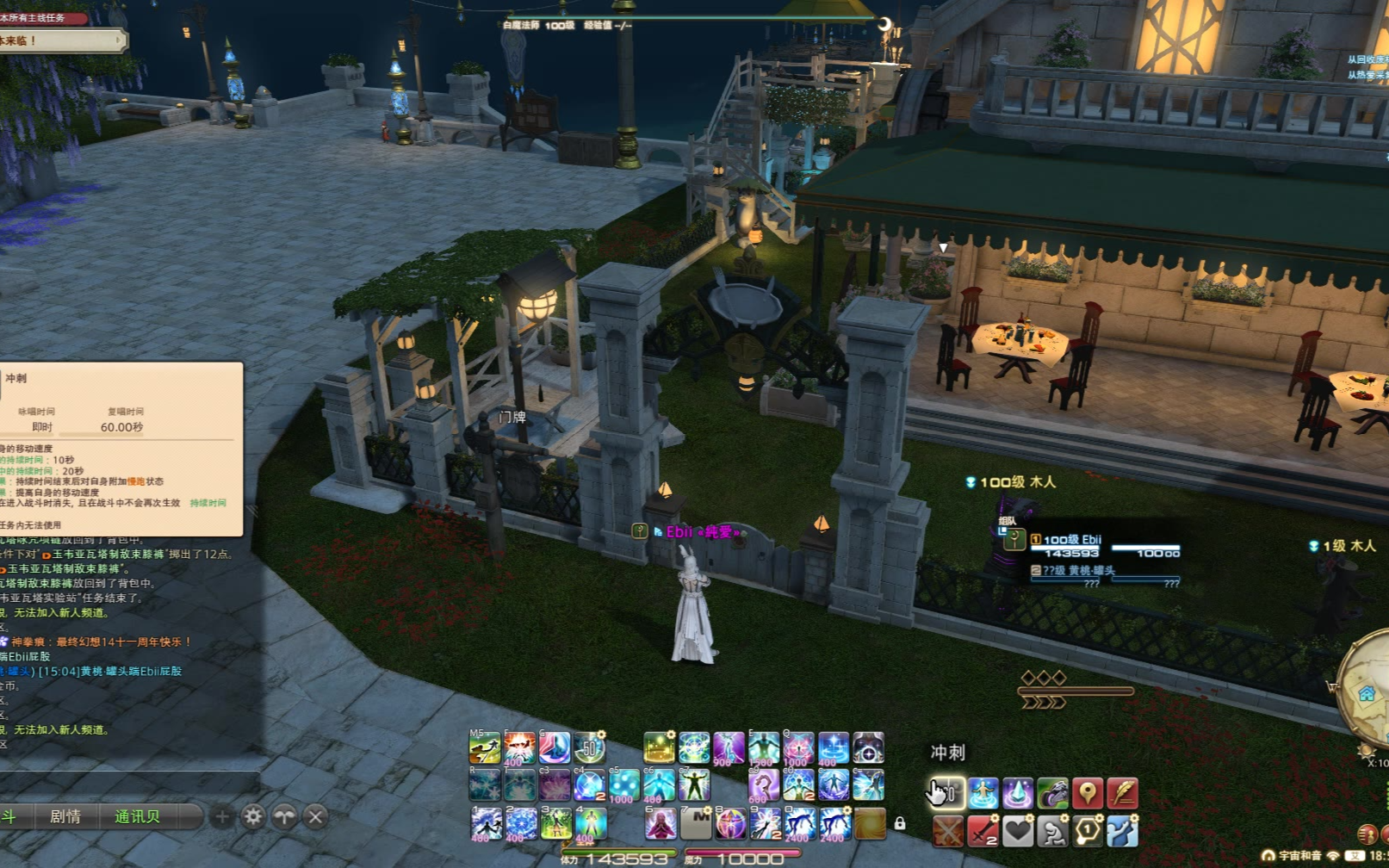
Task: Select the grey heart emote icon
Action: click(1018, 831)
